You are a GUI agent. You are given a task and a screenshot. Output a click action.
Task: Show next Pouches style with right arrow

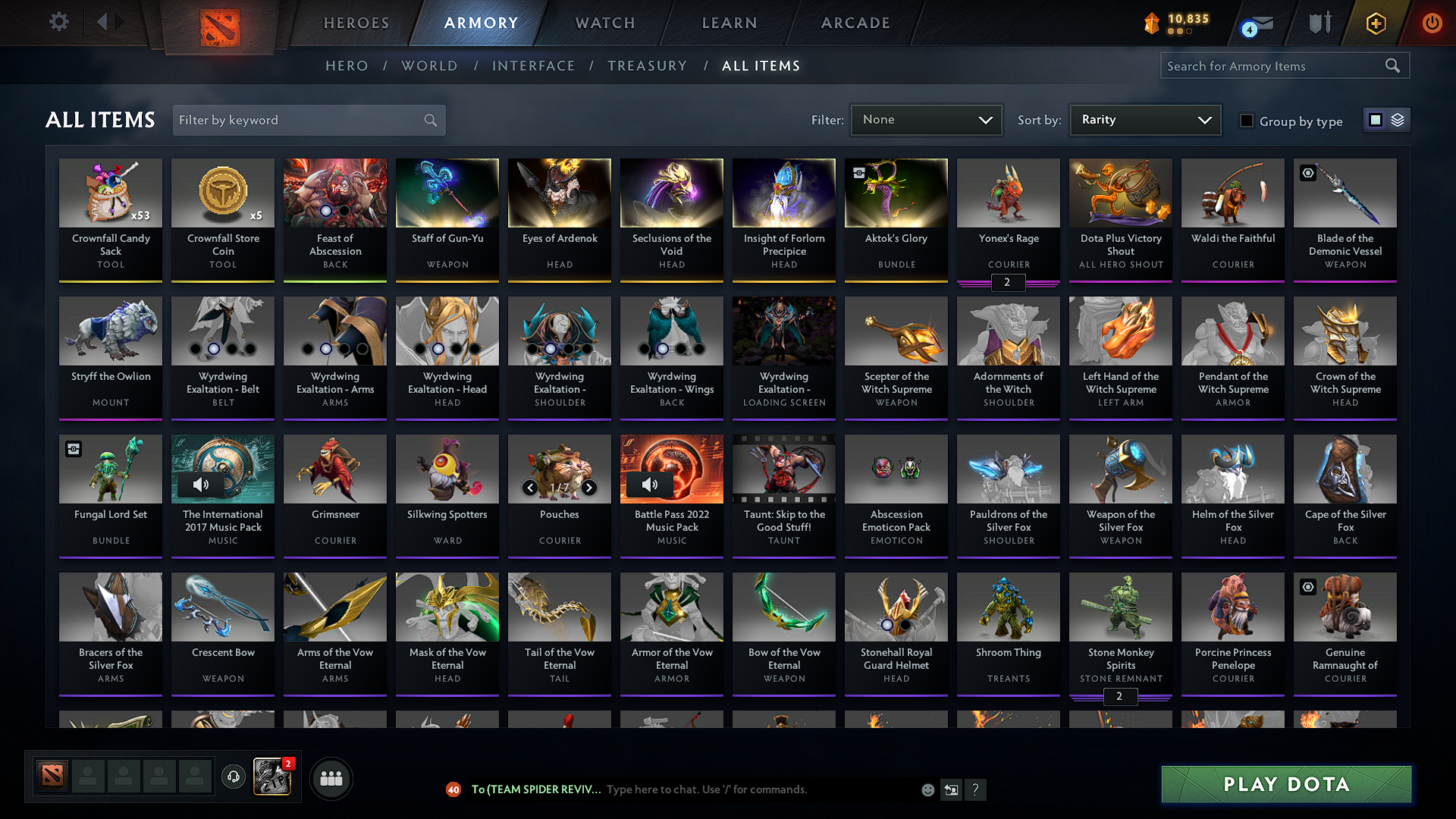click(x=588, y=488)
